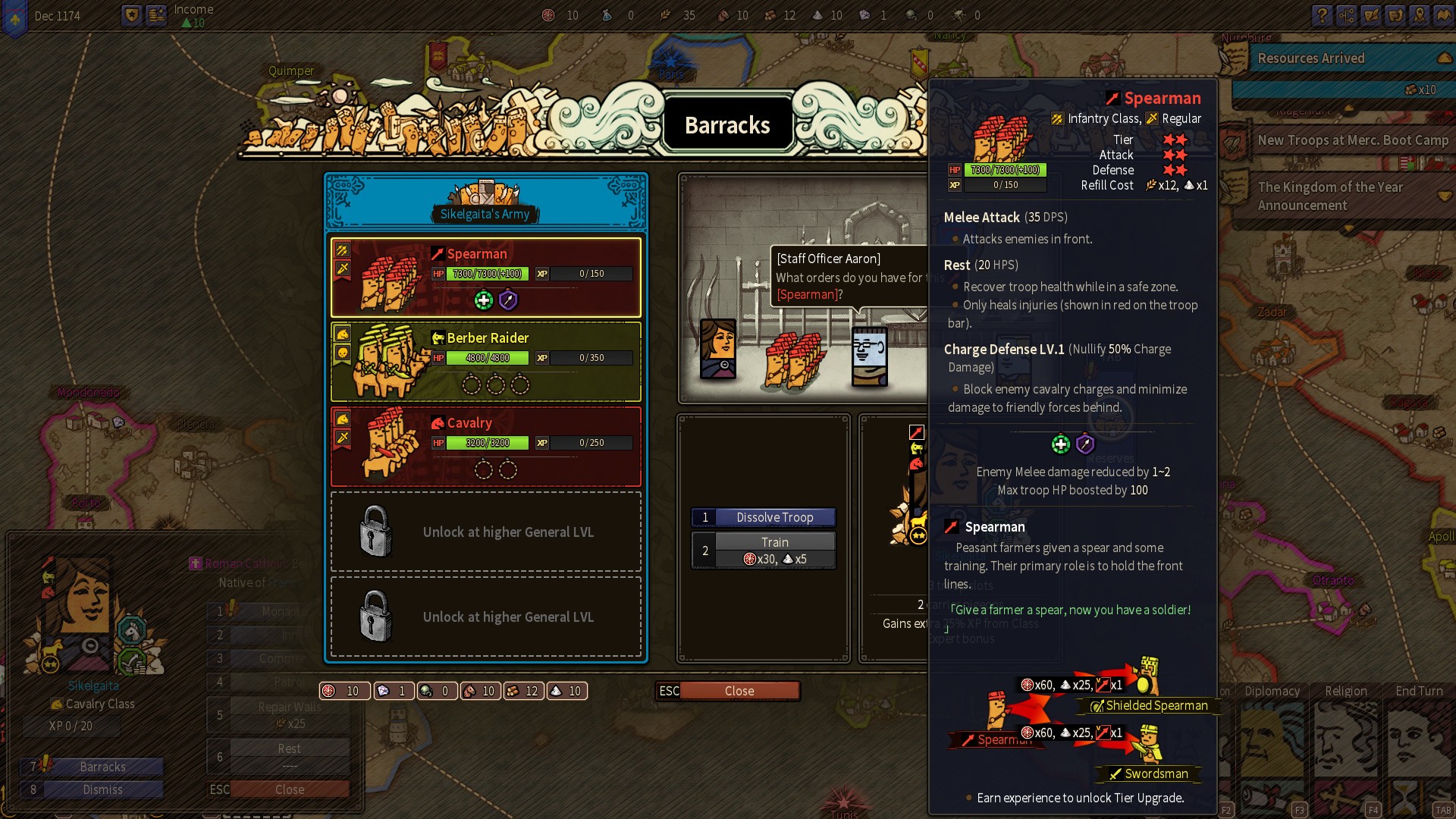Open the world map icon at top right
Image resolution: width=1456 pixels, height=819 pixels.
click(x=1444, y=15)
